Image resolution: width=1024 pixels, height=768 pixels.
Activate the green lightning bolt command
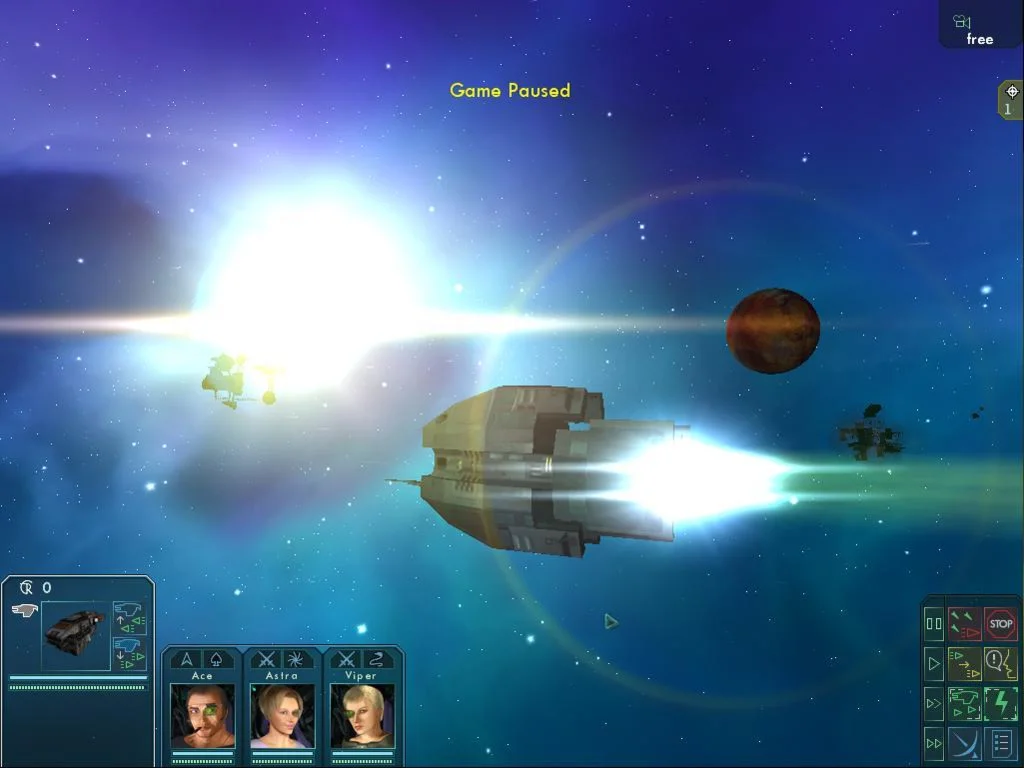1000,703
